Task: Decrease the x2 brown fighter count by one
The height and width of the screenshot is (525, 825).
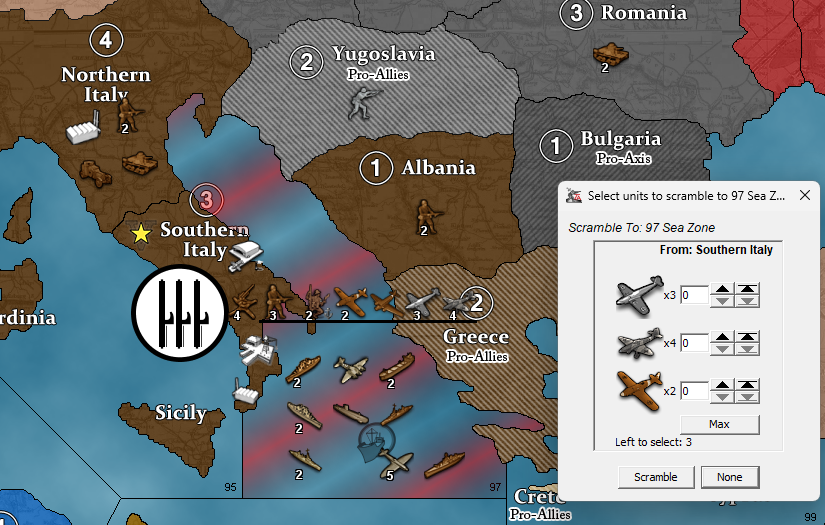Action: (x=720, y=397)
